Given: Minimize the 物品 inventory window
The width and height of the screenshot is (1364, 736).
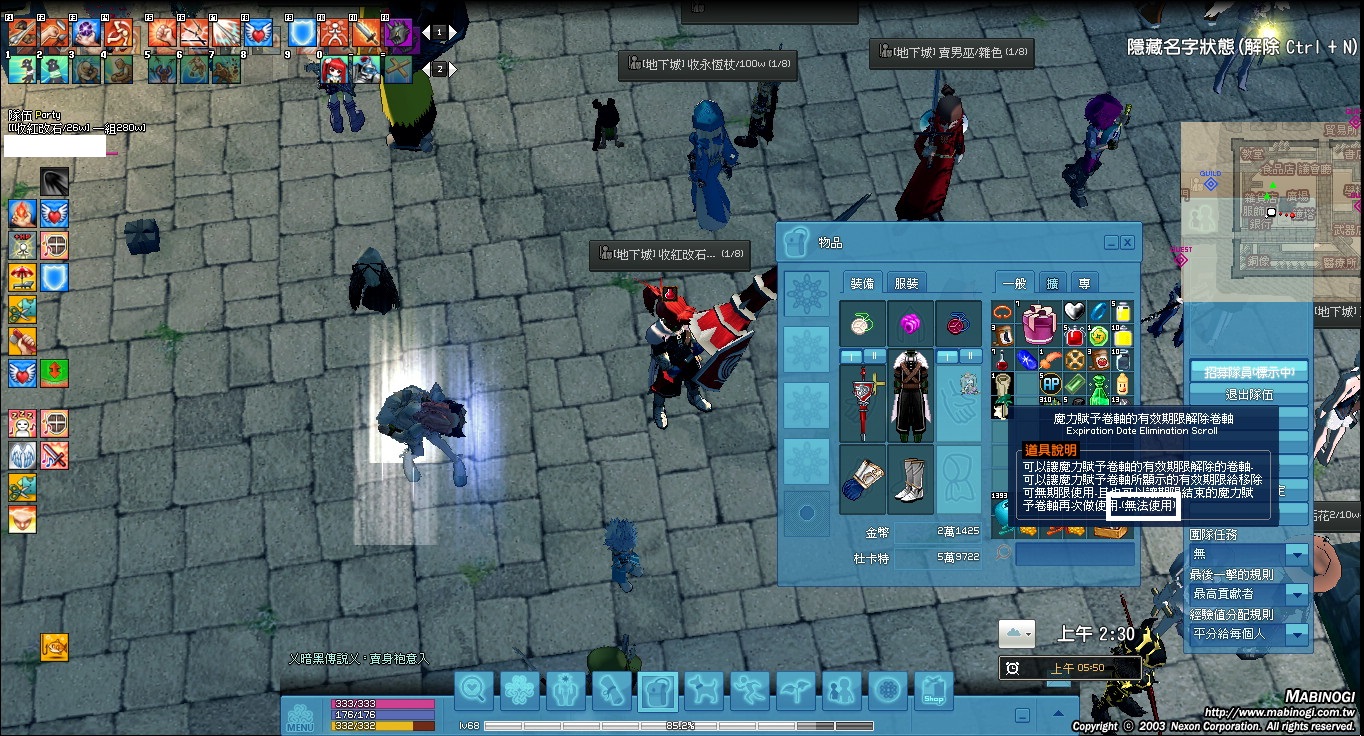Looking at the screenshot, I should (x=1111, y=243).
